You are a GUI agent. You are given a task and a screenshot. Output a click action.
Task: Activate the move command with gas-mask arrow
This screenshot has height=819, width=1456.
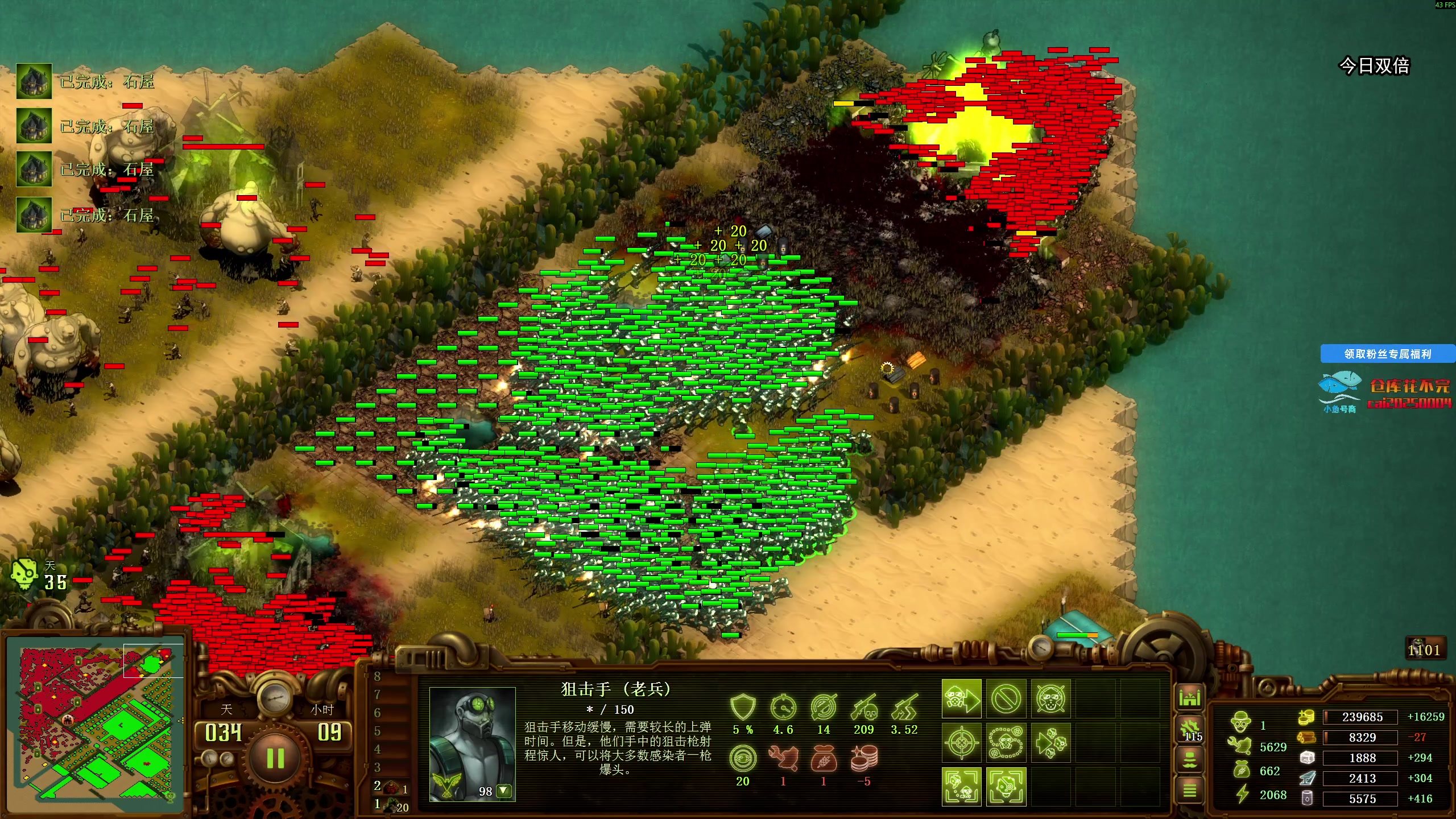961,698
